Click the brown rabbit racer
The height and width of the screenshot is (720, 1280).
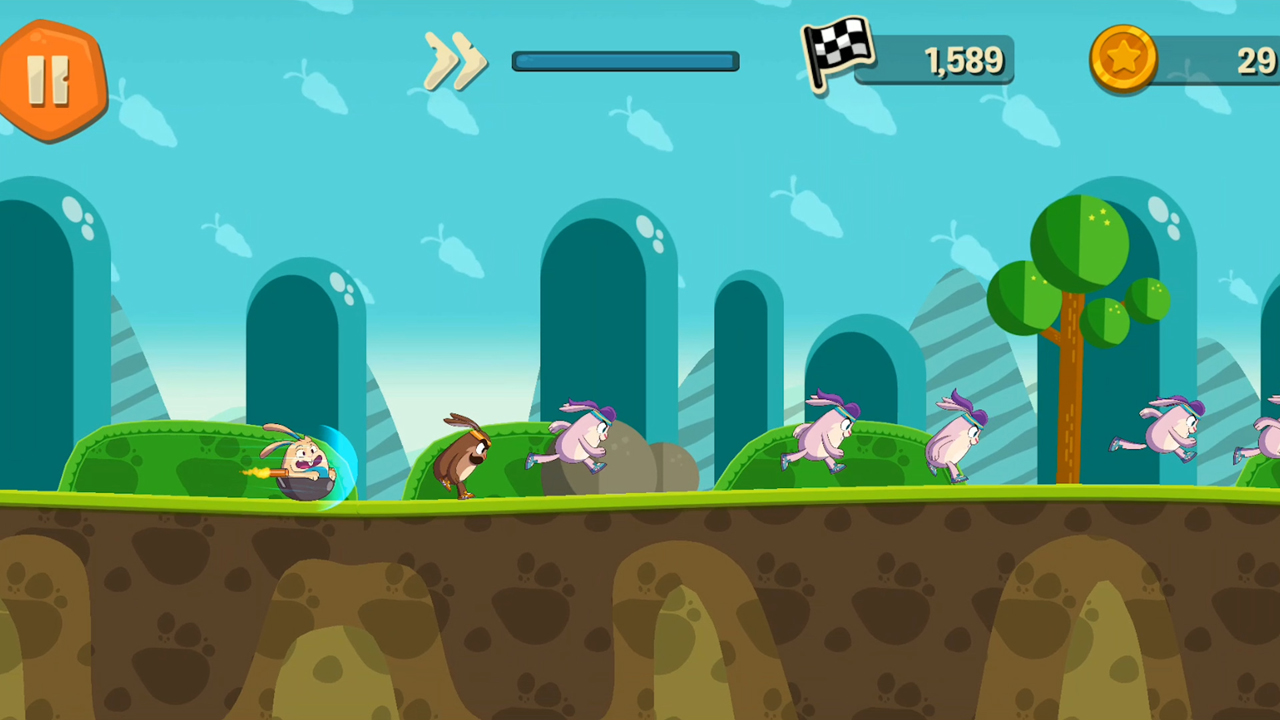point(465,455)
